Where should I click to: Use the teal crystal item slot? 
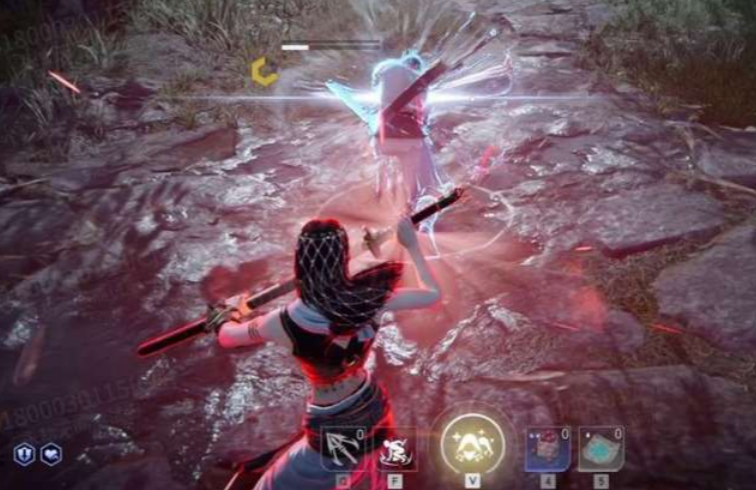pos(600,448)
